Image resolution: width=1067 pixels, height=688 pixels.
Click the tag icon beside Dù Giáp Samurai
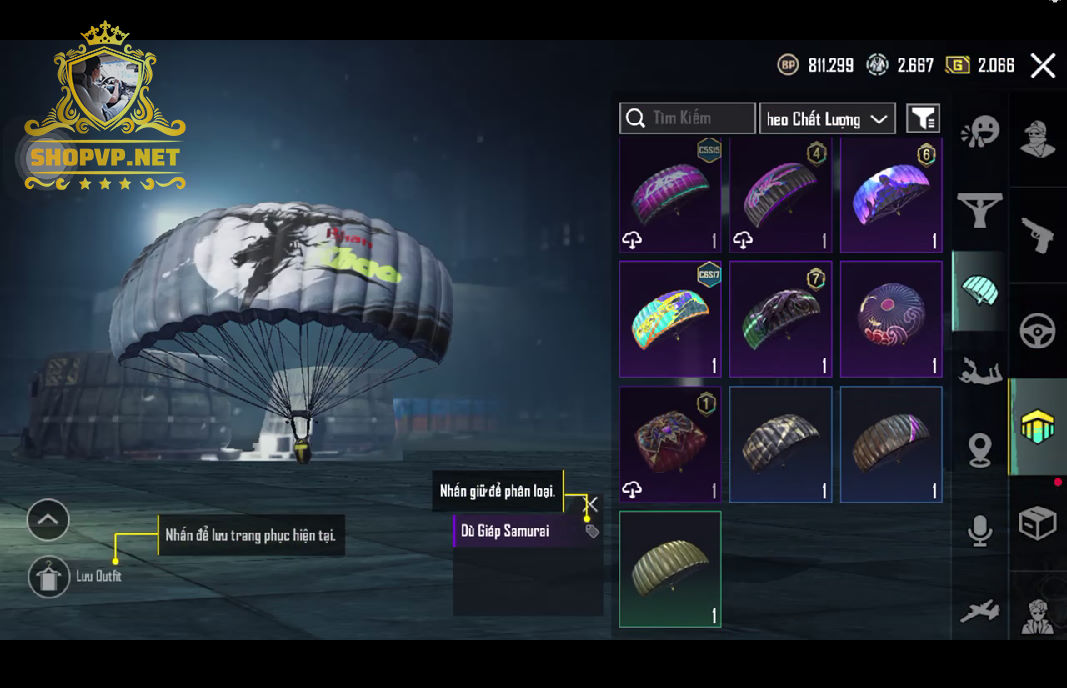pos(592,531)
